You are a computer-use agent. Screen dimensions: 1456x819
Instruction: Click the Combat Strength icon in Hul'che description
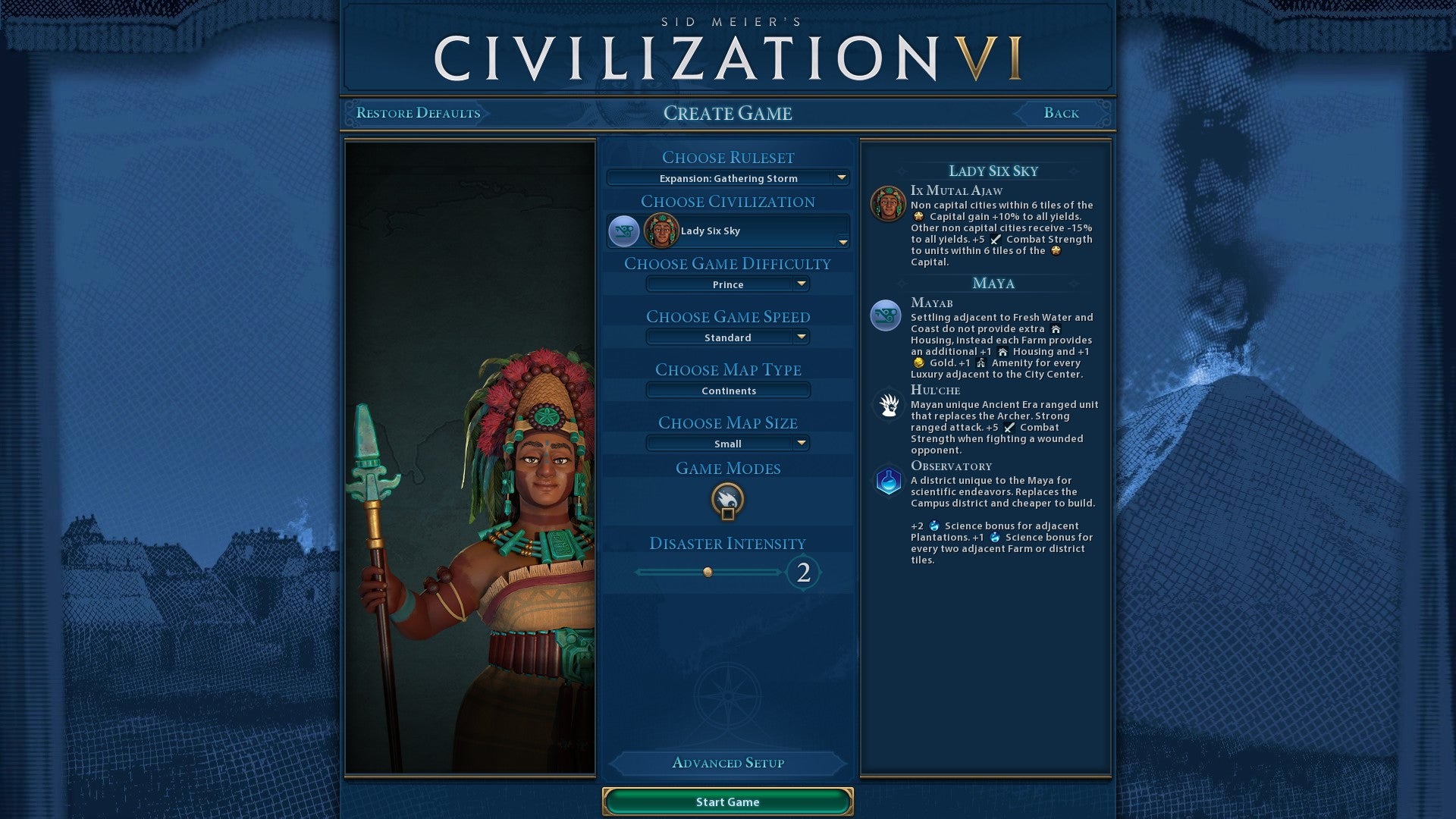pyautogui.click(x=1009, y=427)
